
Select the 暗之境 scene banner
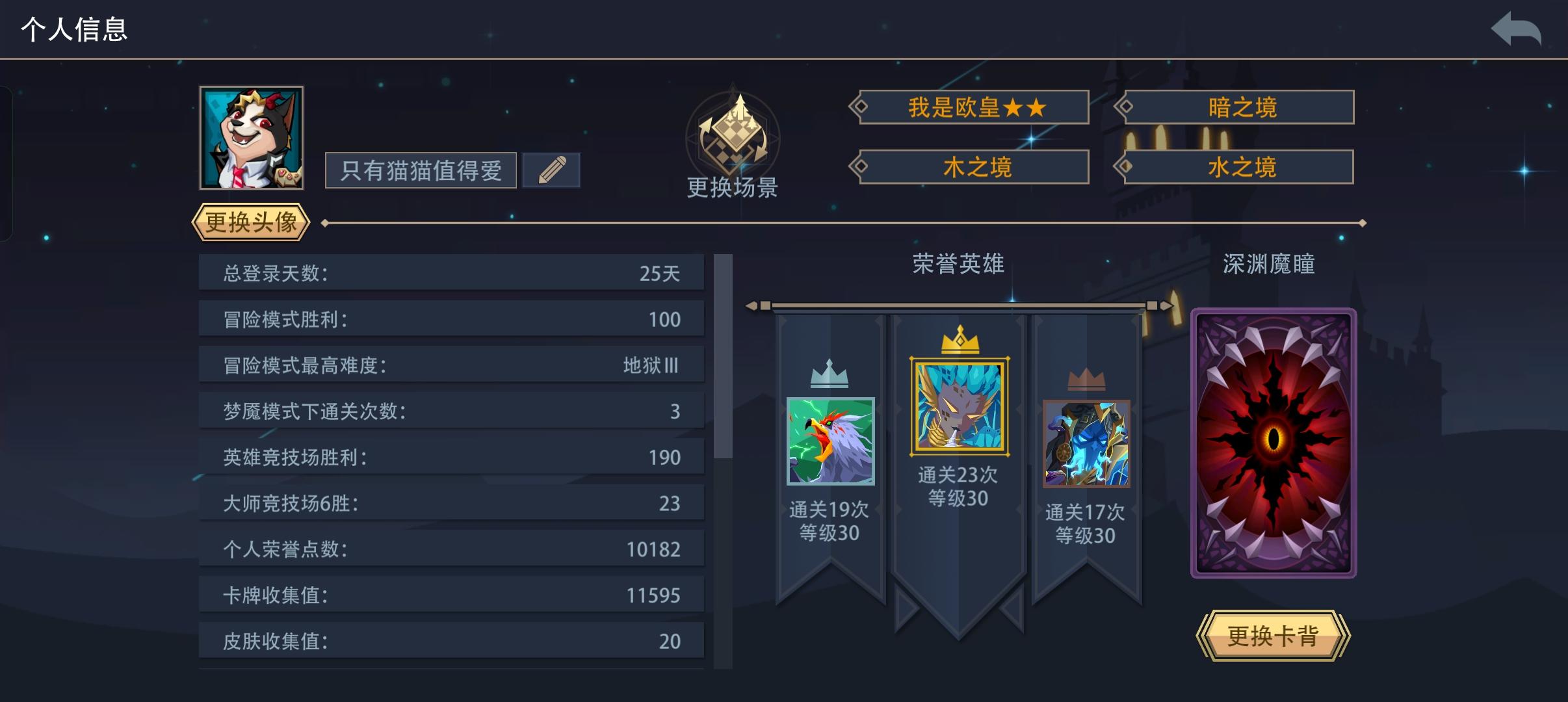(1238, 107)
